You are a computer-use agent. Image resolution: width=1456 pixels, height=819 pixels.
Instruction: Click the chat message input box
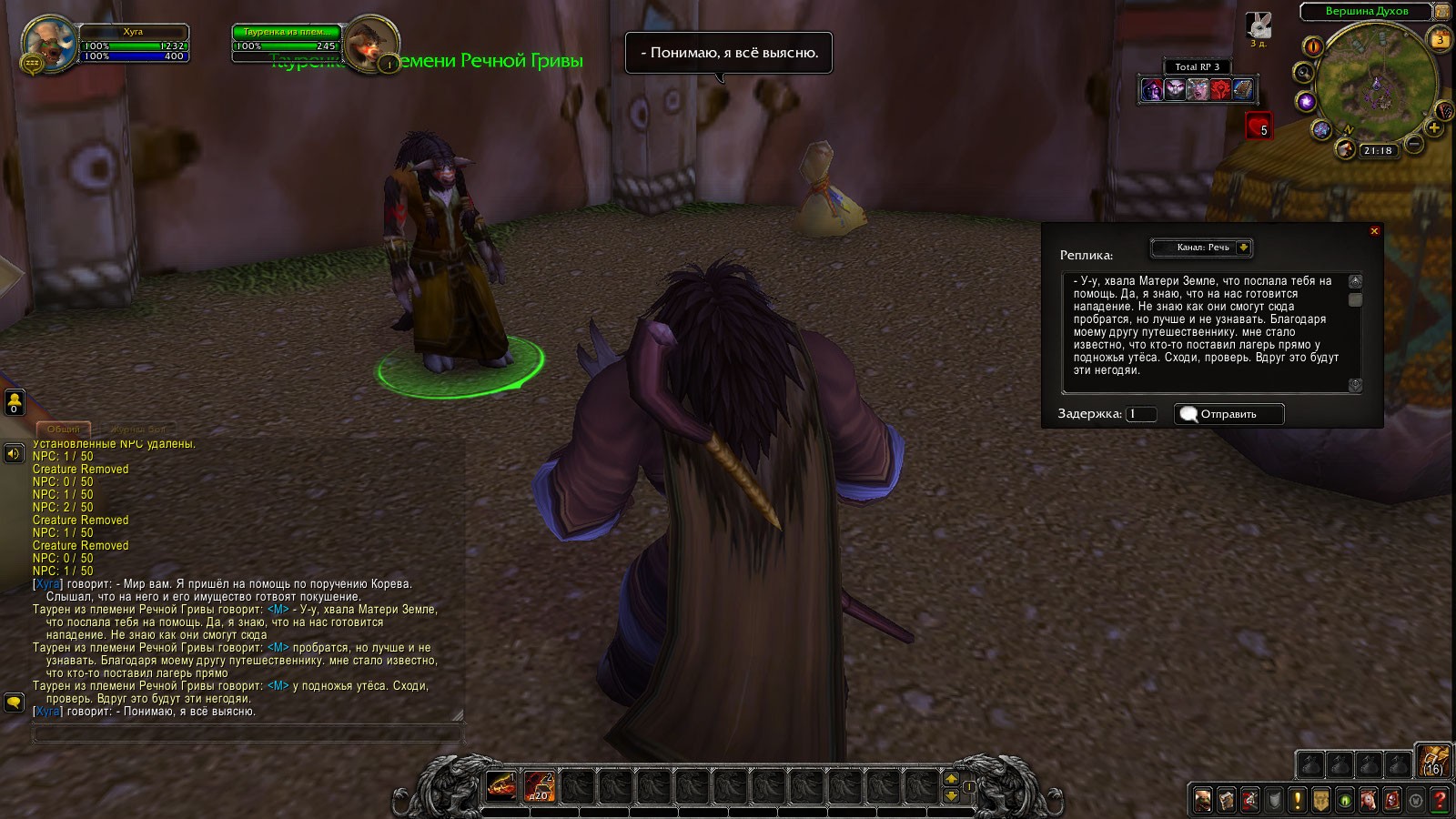pyautogui.click(x=248, y=733)
